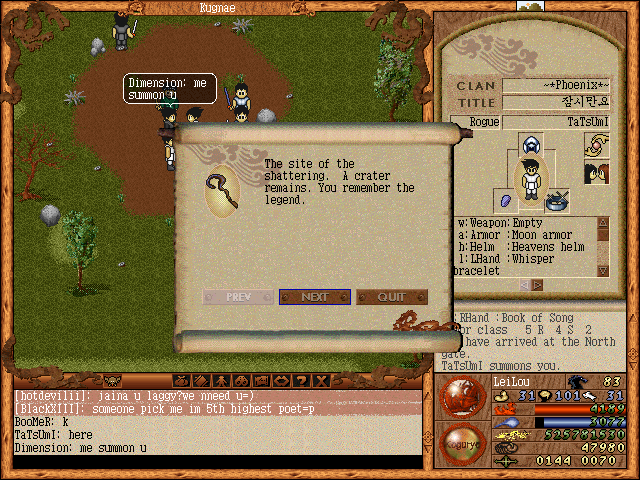
Task: Click the swirl and orb icon
Action: [x=597, y=146]
